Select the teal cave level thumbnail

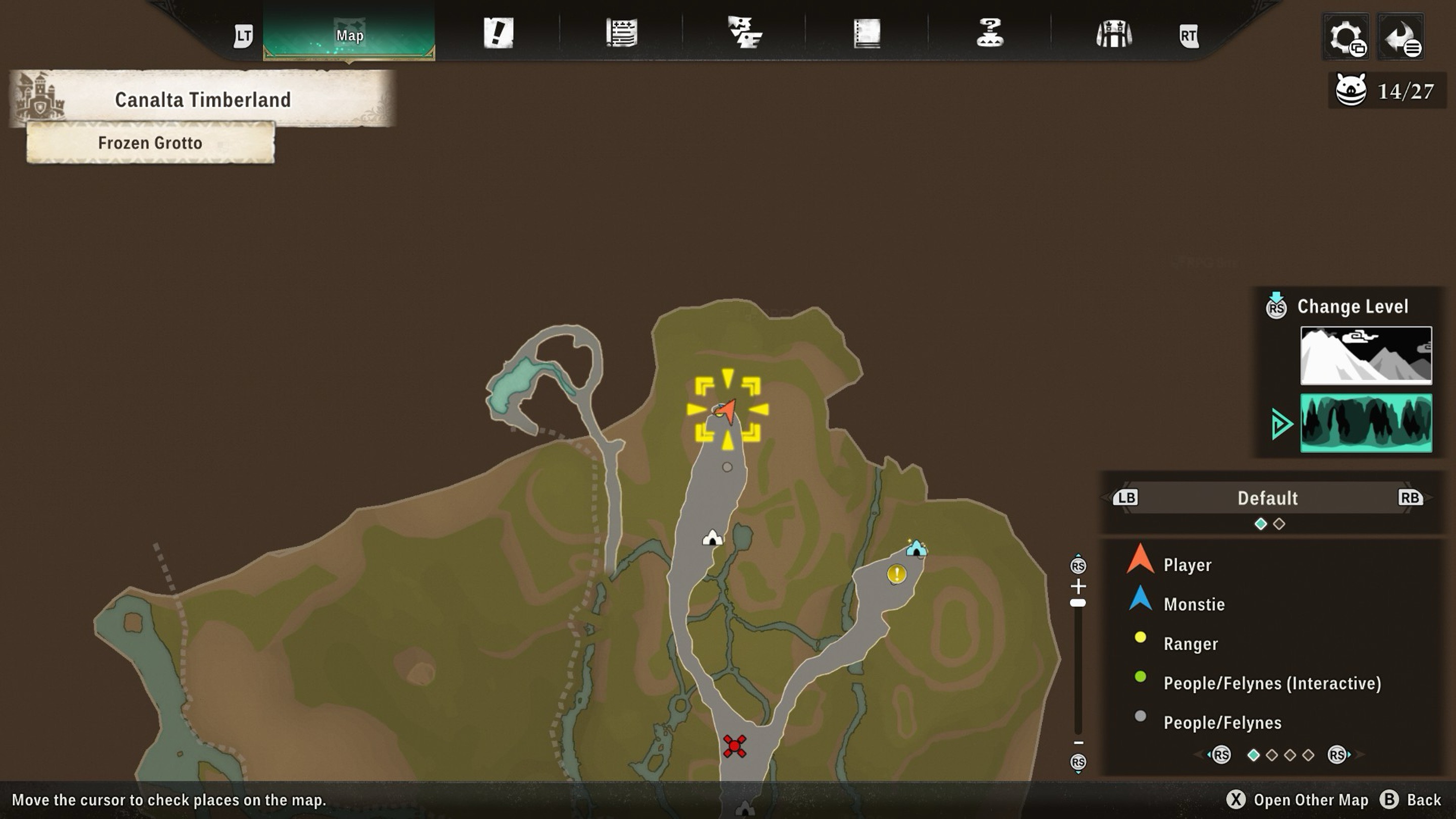[x=1366, y=423]
